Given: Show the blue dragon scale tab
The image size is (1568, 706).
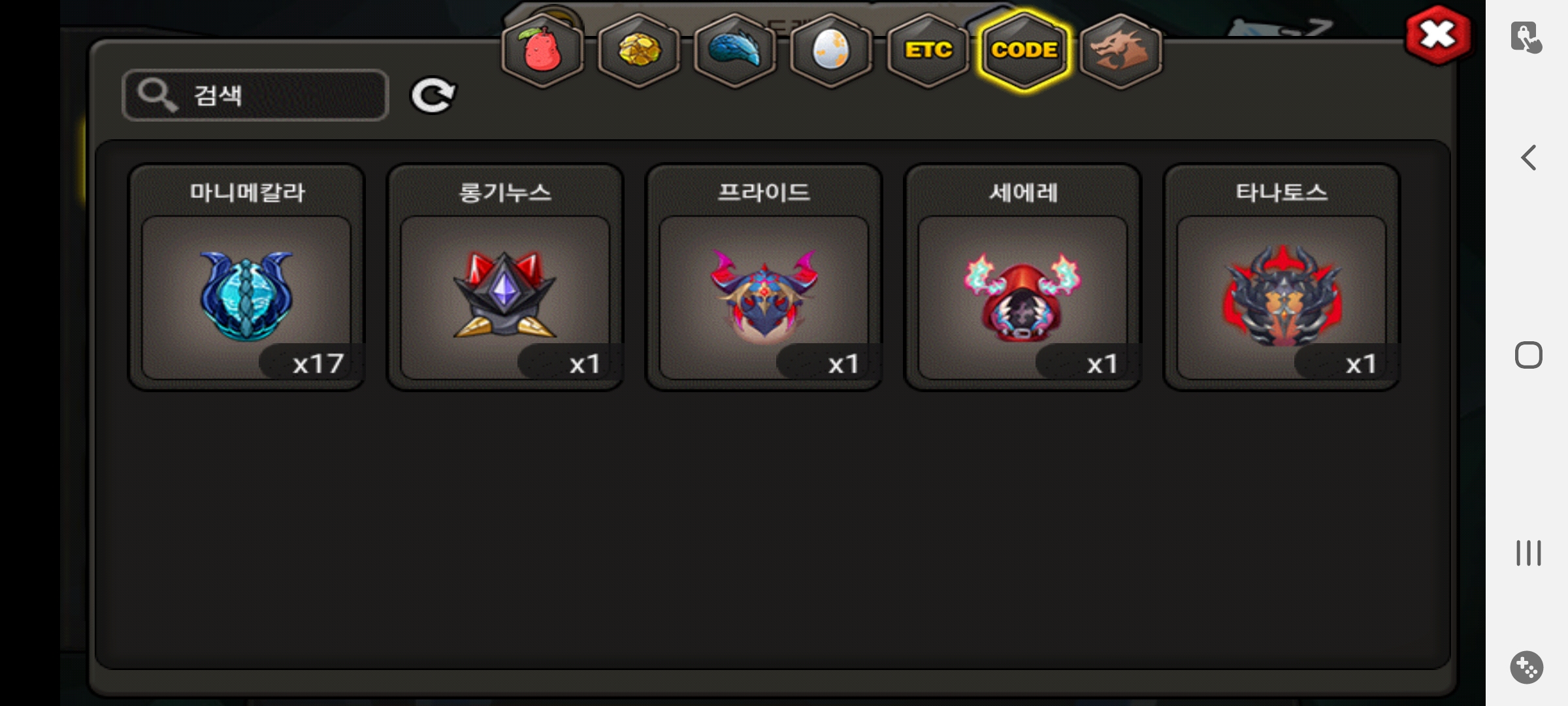Looking at the screenshot, I should (x=734, y=50).
